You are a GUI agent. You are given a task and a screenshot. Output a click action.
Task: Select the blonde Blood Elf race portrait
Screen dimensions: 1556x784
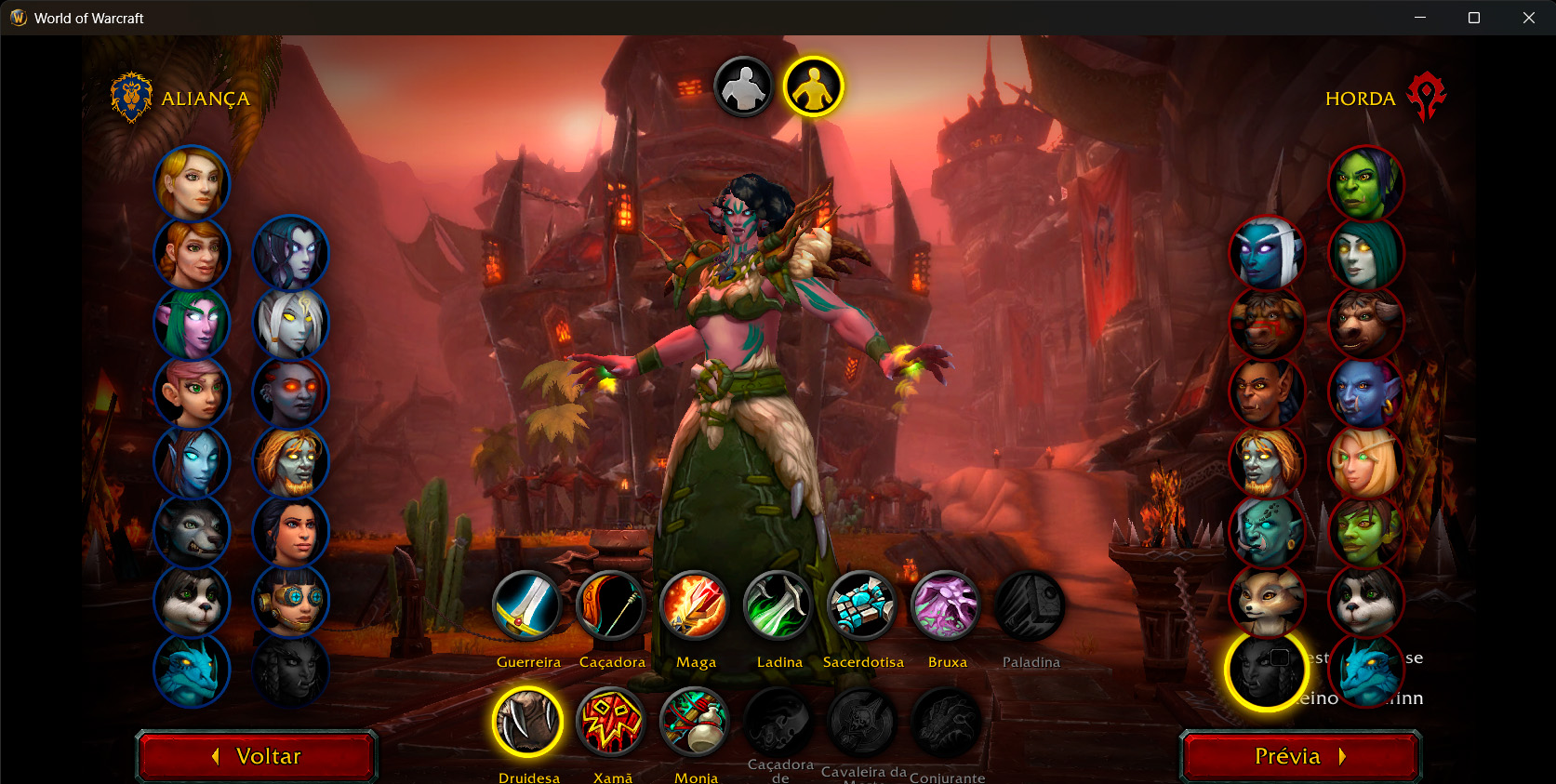pos(1365,462)
